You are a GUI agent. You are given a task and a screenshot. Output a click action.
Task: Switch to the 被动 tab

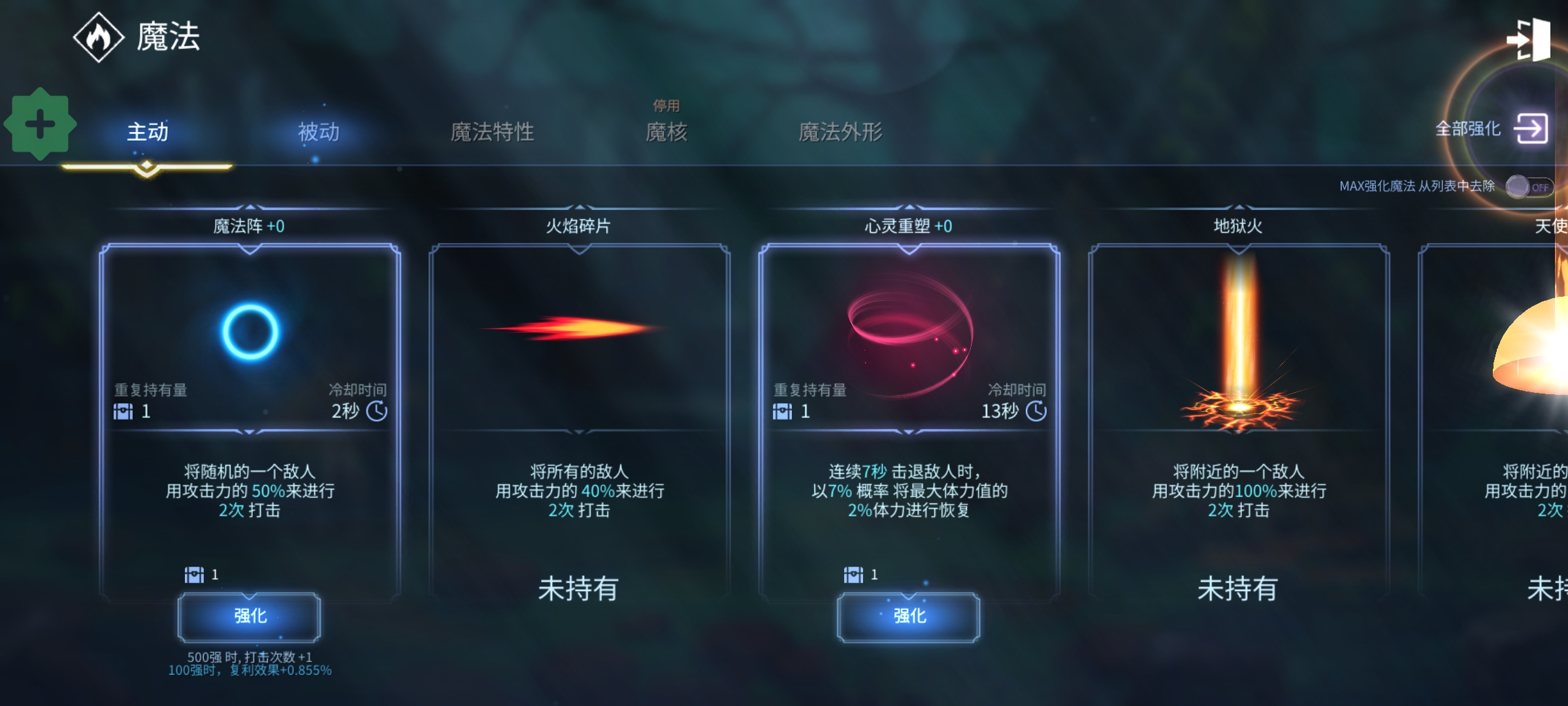click(x=318, y=131)
